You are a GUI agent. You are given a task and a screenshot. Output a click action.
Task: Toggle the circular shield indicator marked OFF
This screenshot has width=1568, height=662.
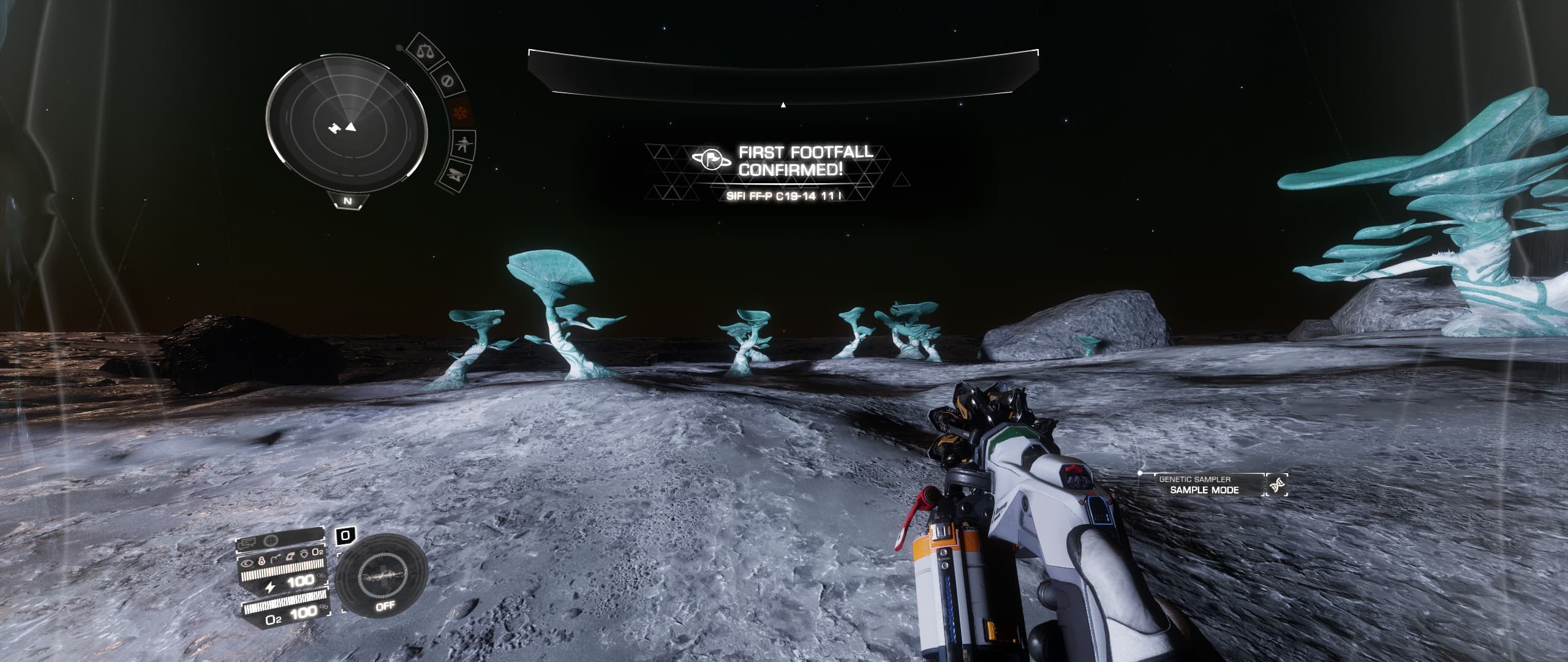pyautogui.click(x=384, y=577)
